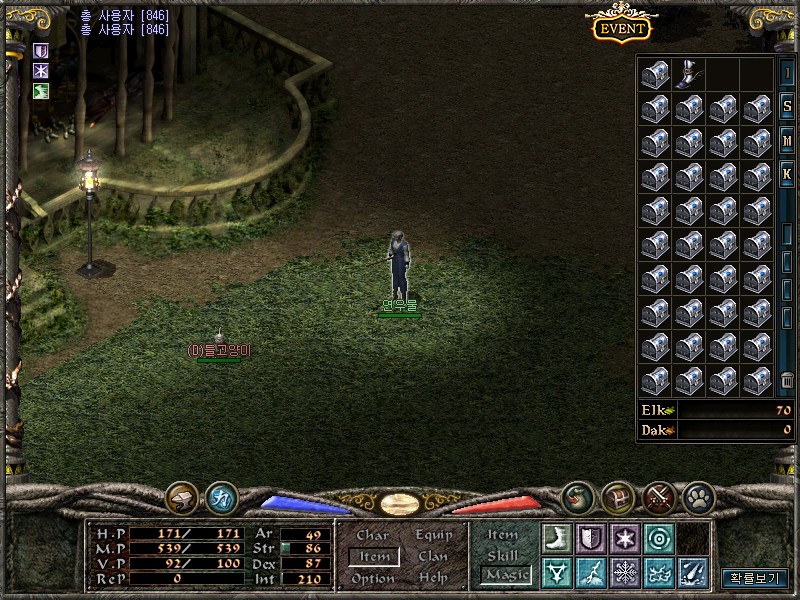800x600 pixels.
Task: Click the crossed swords round button
Action: click(657, 497)
